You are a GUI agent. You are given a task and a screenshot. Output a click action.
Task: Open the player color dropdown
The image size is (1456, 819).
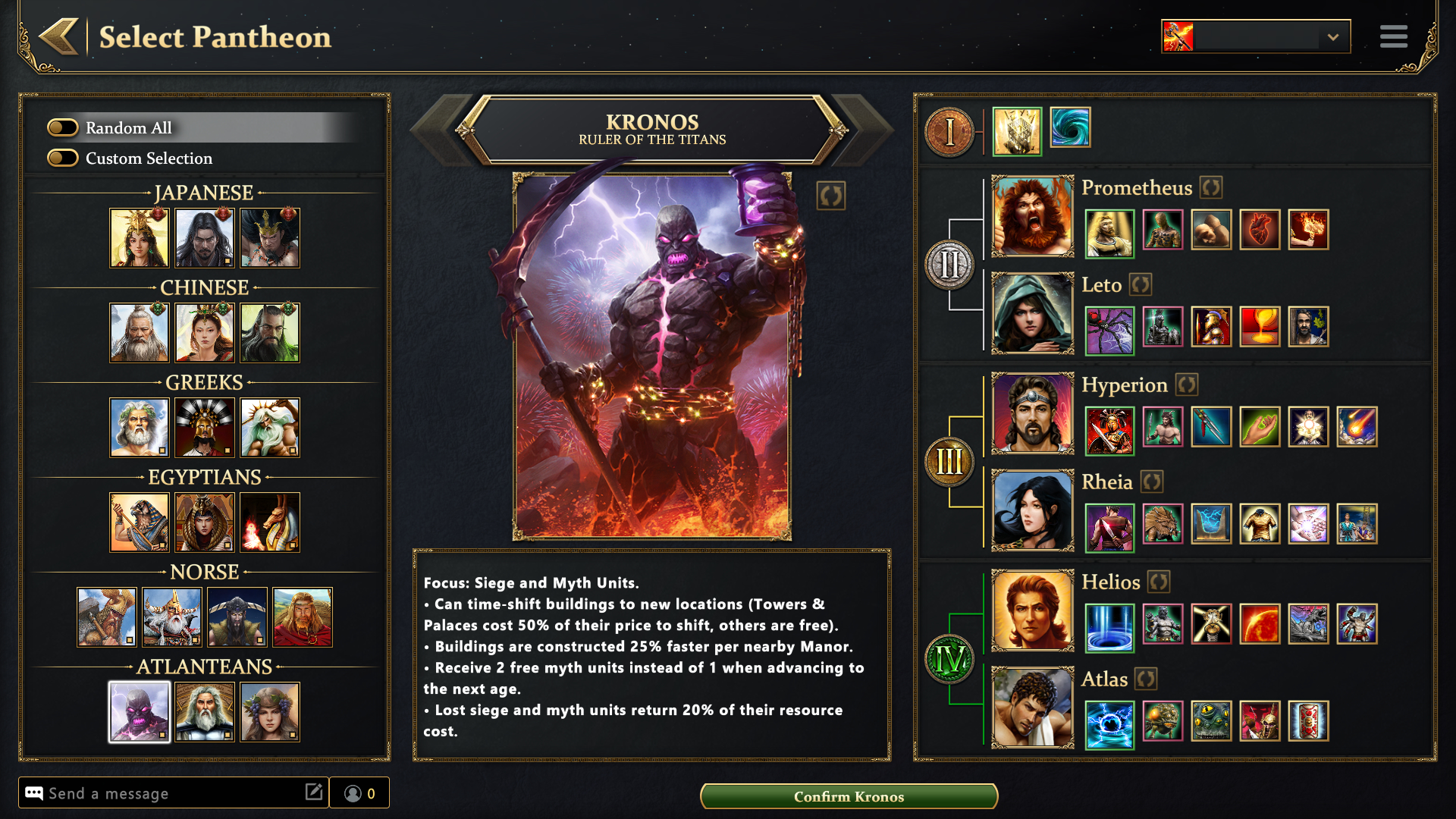coord(1332,36)
